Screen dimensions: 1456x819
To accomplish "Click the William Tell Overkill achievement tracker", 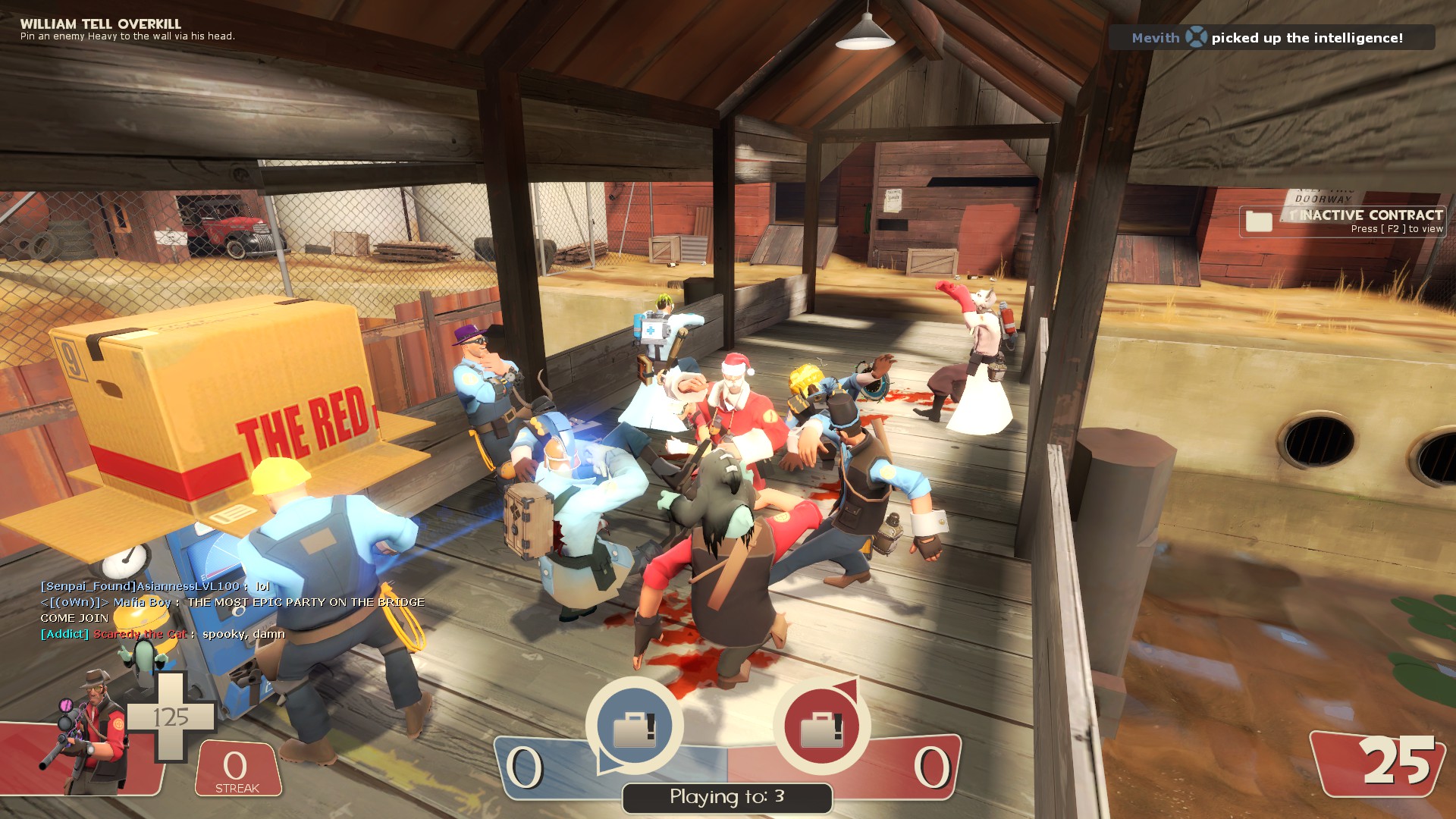I will click(x=127, y=30).
